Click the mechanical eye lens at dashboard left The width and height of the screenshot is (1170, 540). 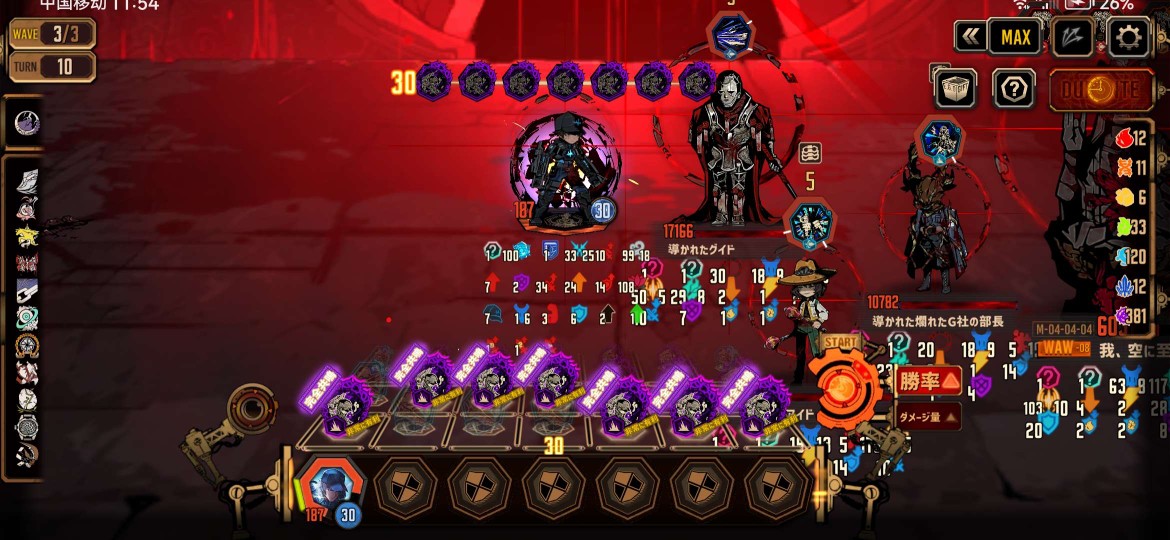pos(246,409)
